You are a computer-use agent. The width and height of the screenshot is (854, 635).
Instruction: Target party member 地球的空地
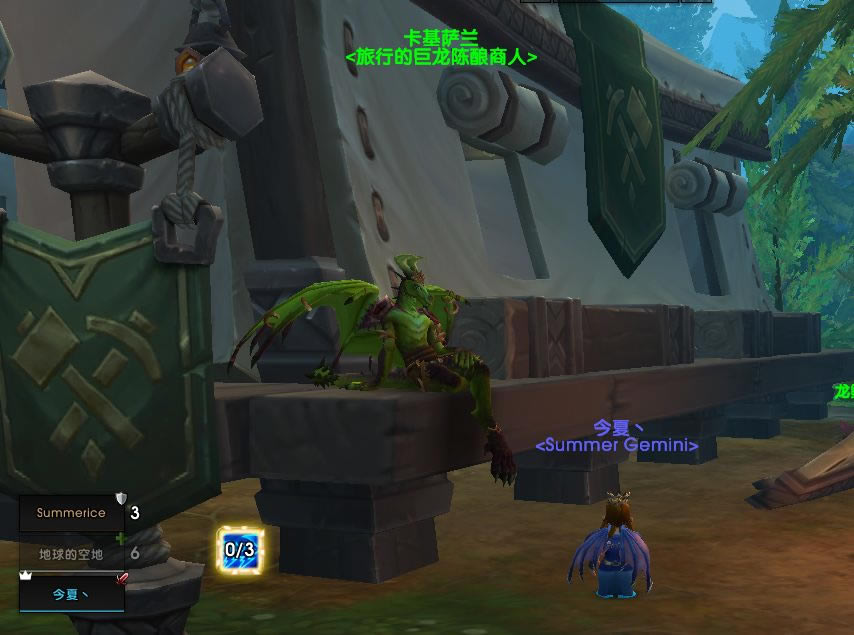[x=71, y=553]
